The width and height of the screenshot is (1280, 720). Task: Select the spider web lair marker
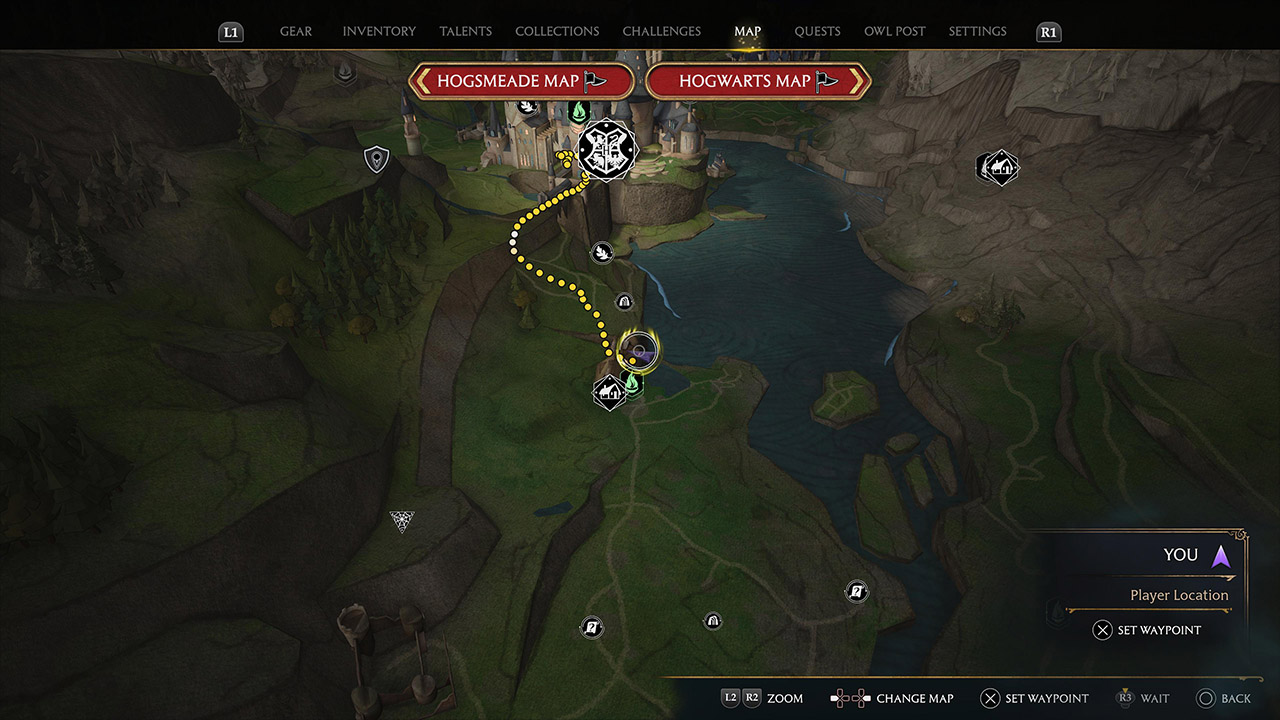(402, 521)
